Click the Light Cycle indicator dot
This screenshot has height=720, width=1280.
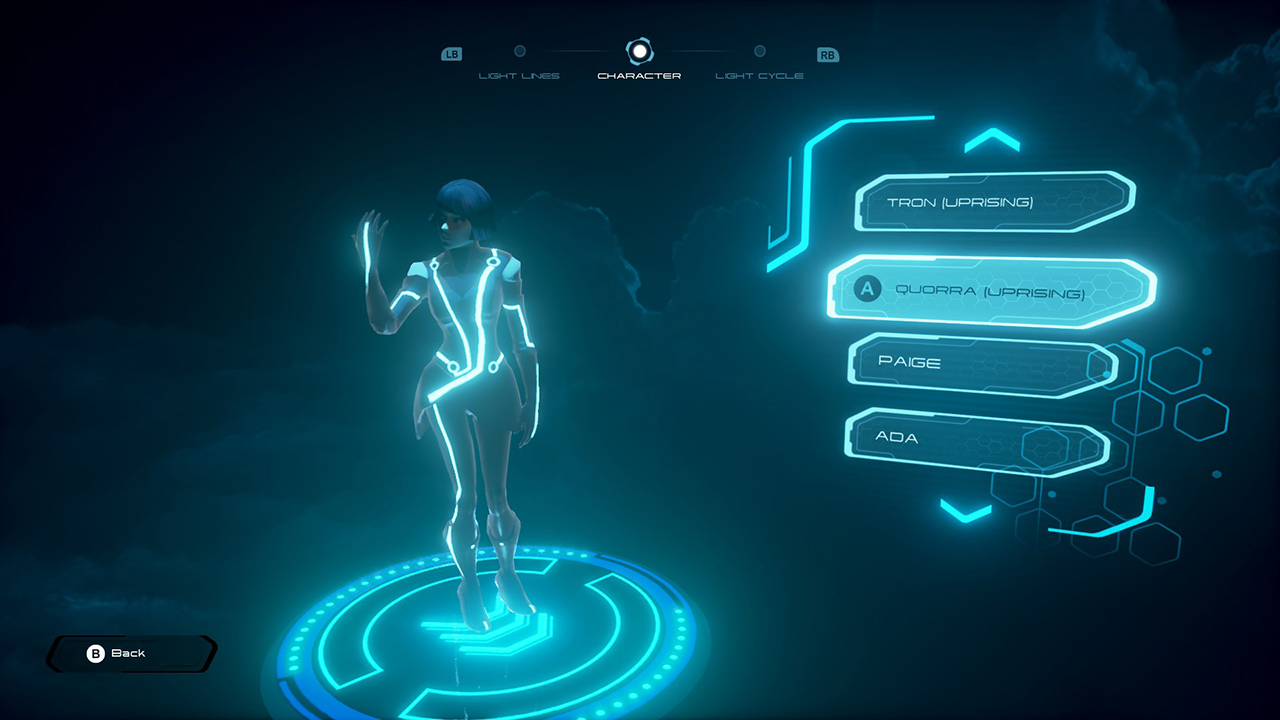(x=759, y=51)
